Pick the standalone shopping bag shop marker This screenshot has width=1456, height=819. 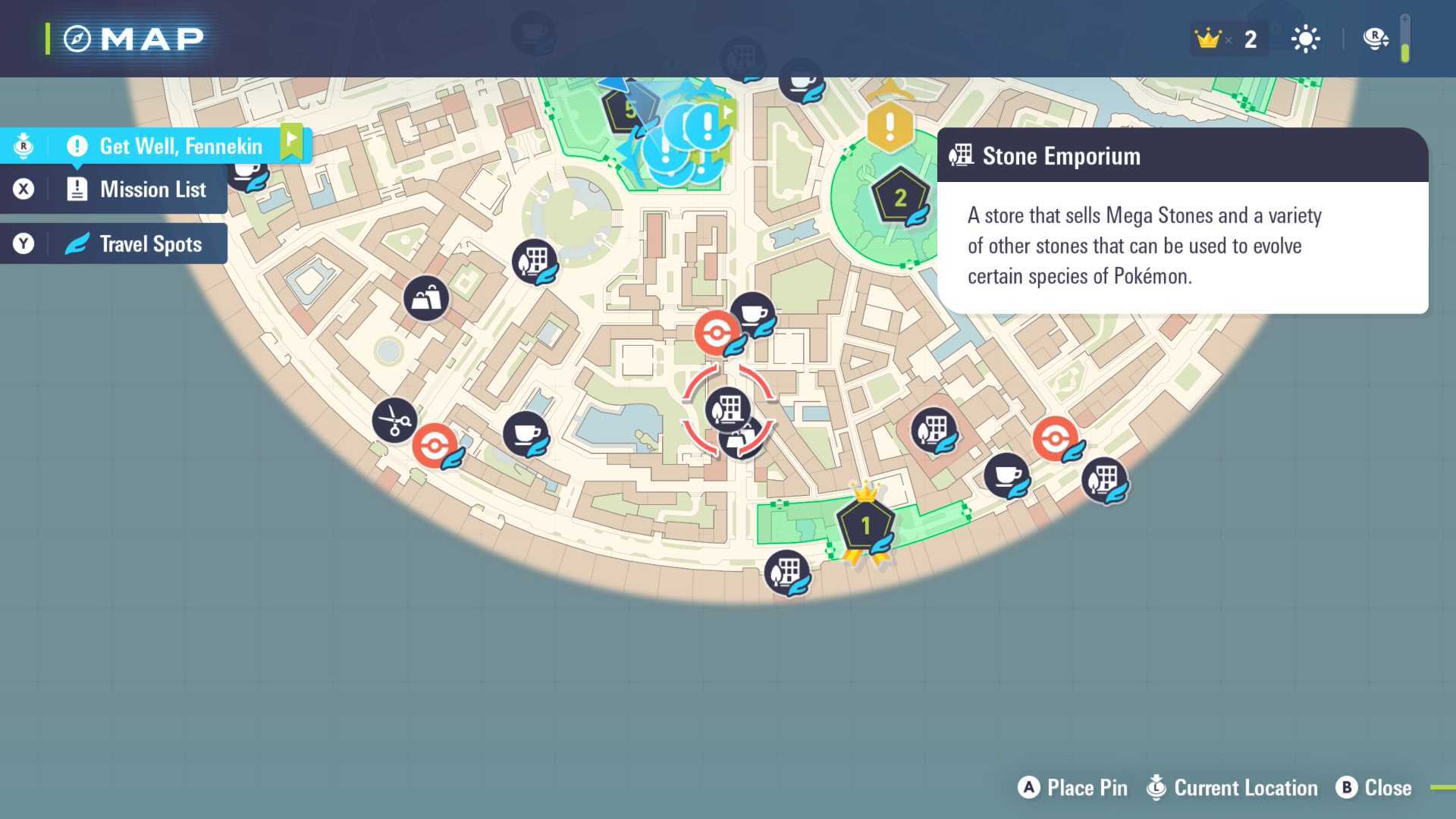(x=426, y=298)
